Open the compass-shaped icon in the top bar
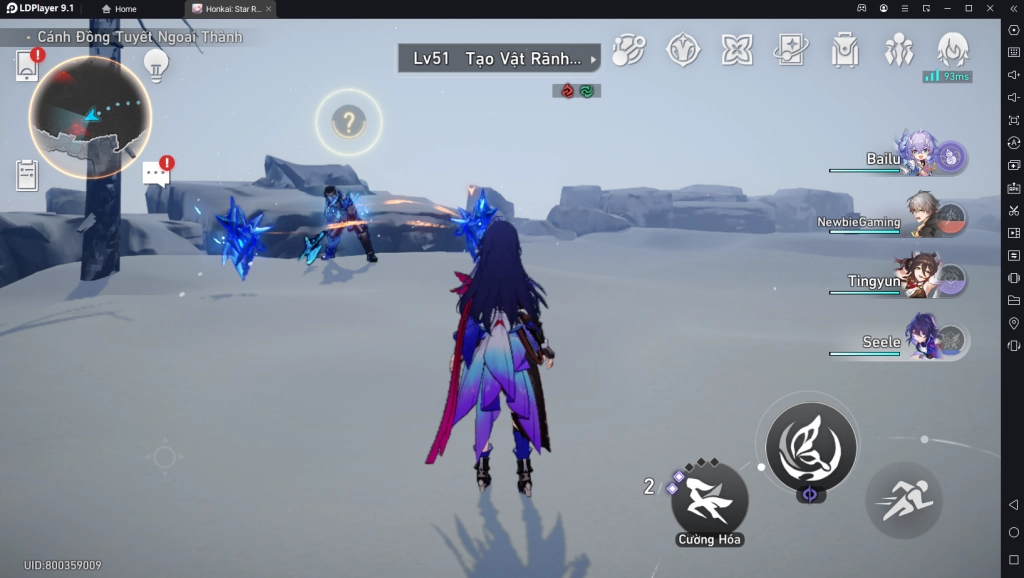The height and width of the screenshot is (578, 1024). (683, 50)
